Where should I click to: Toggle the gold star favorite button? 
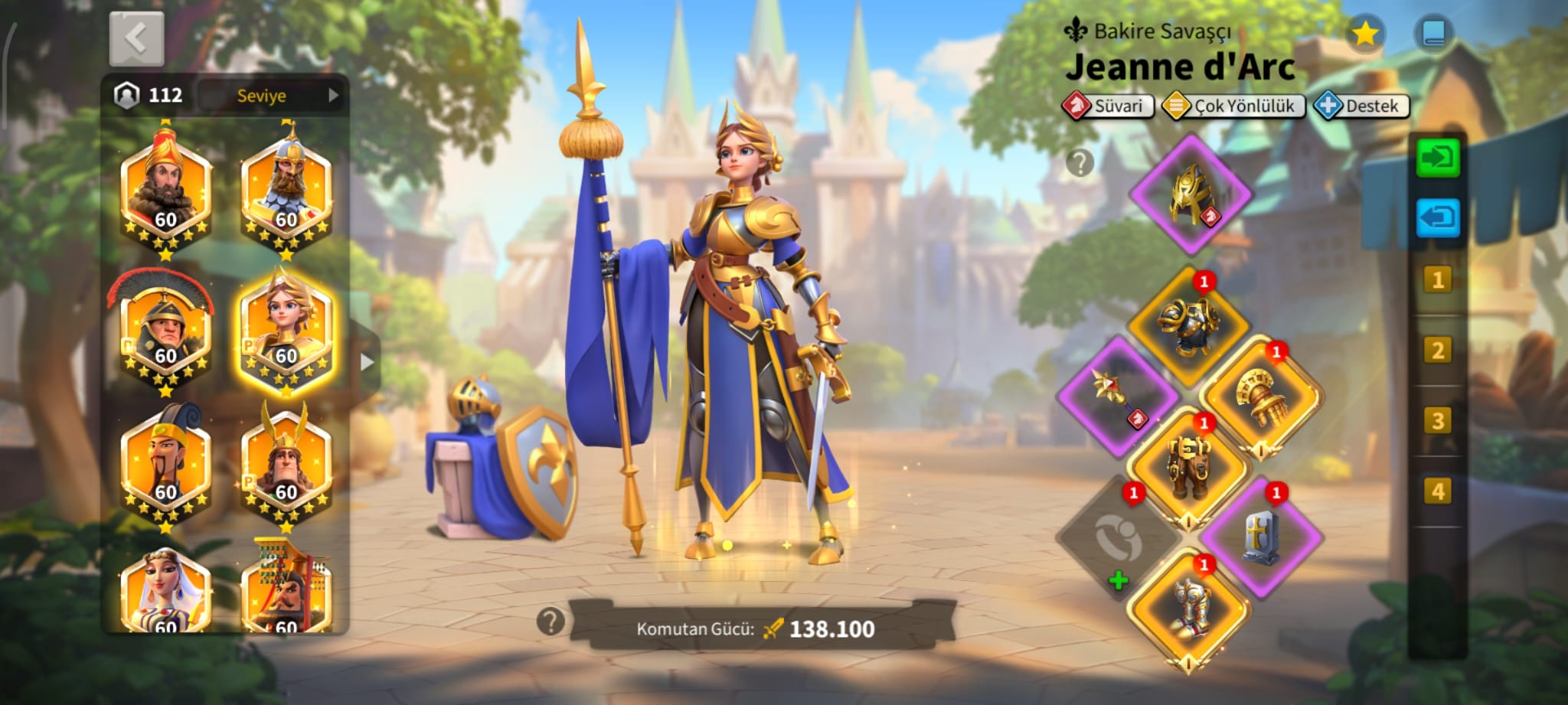pos(1364,34)
